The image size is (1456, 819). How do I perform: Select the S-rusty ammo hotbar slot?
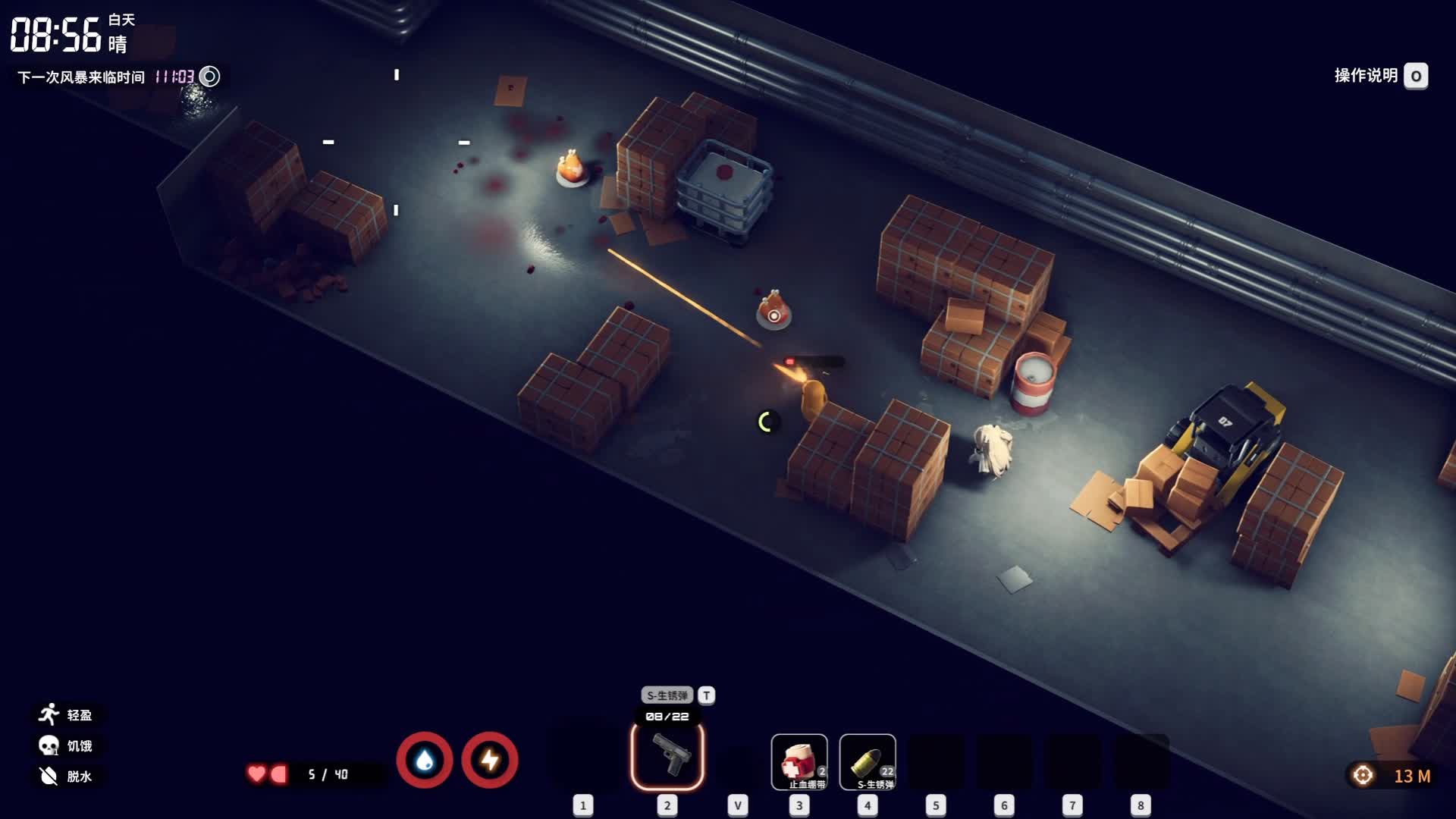click(868, 761)
